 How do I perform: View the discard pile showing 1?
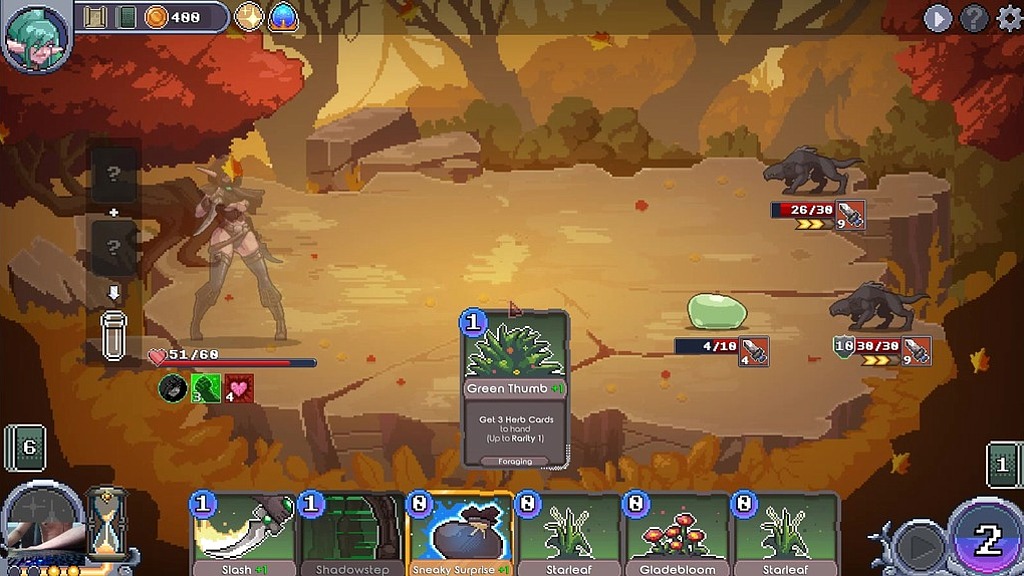[1005, 465]
